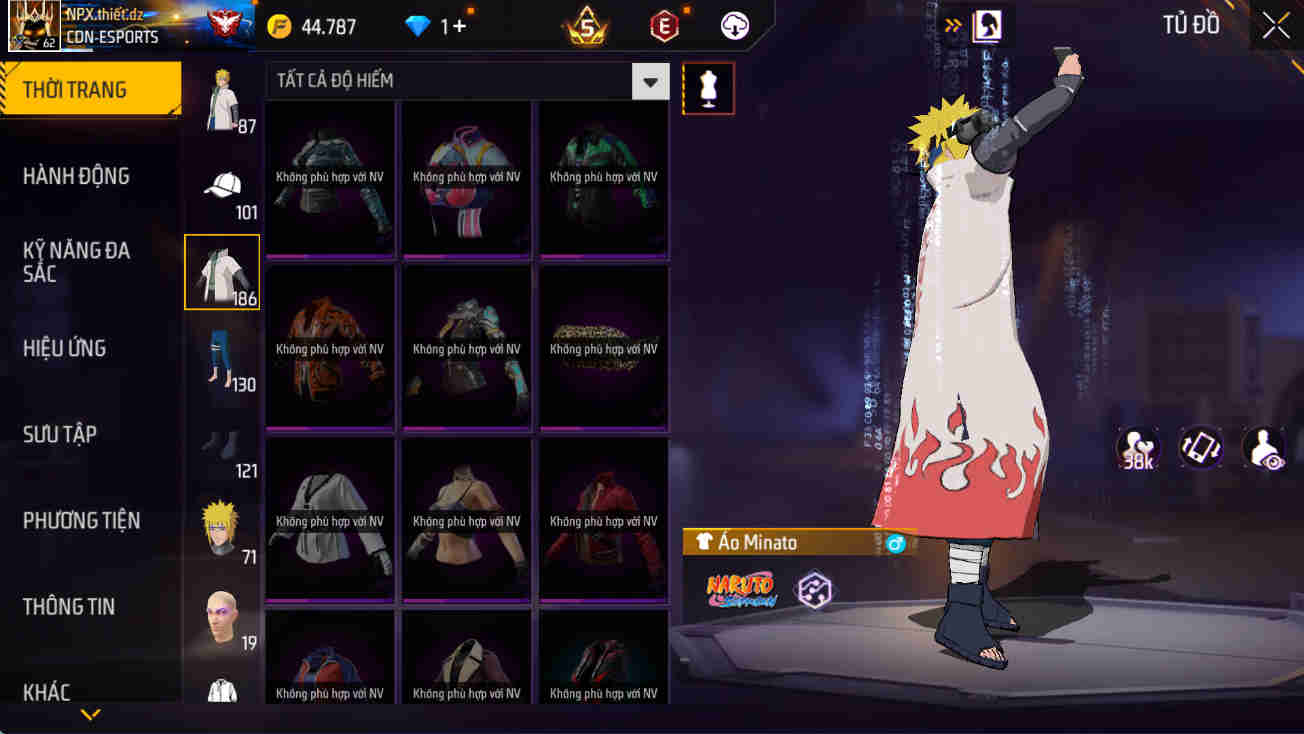Open the jacket clothing category icon

coord(222,272)
